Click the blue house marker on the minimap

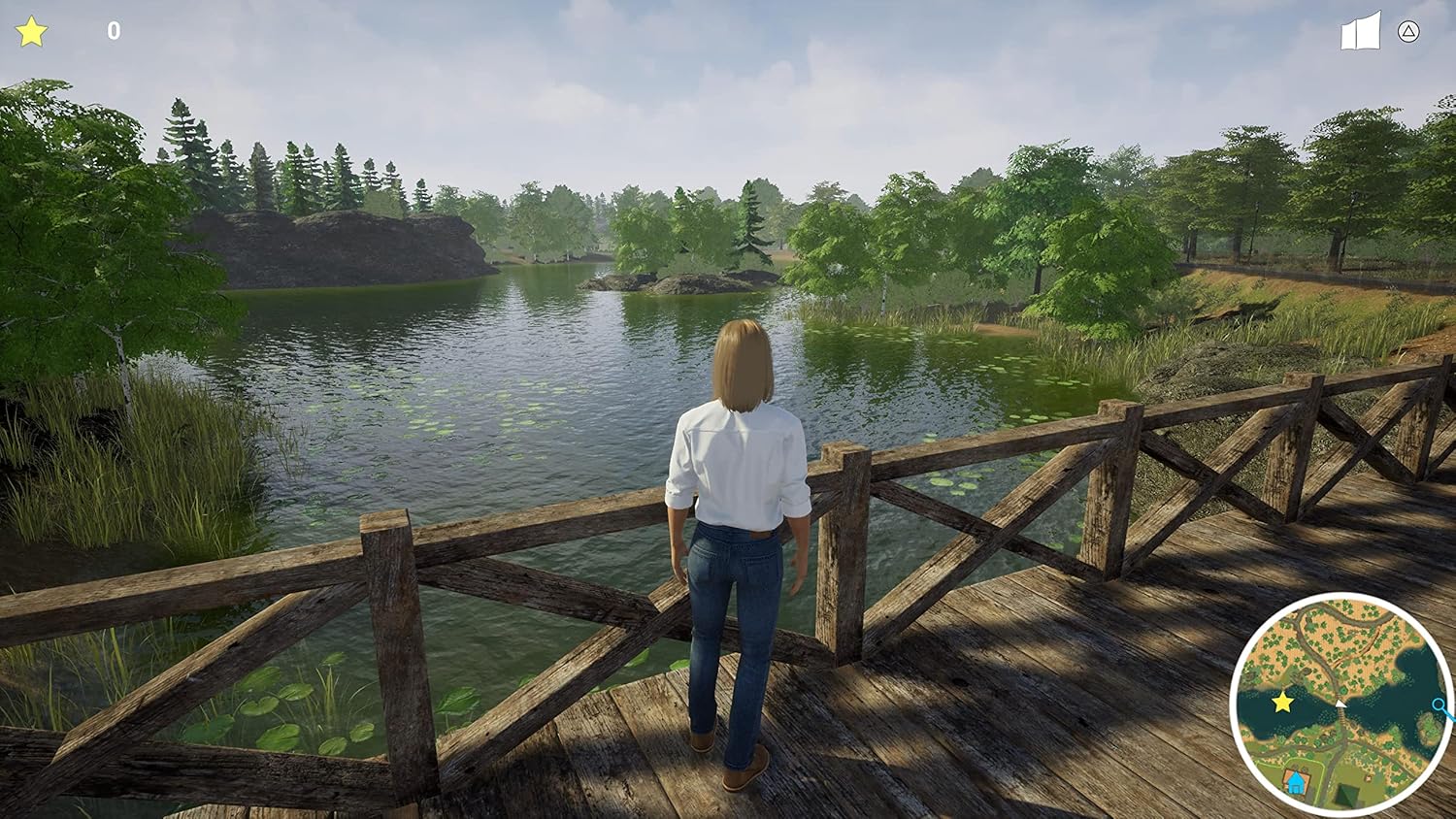click(x=1295, y=782)
